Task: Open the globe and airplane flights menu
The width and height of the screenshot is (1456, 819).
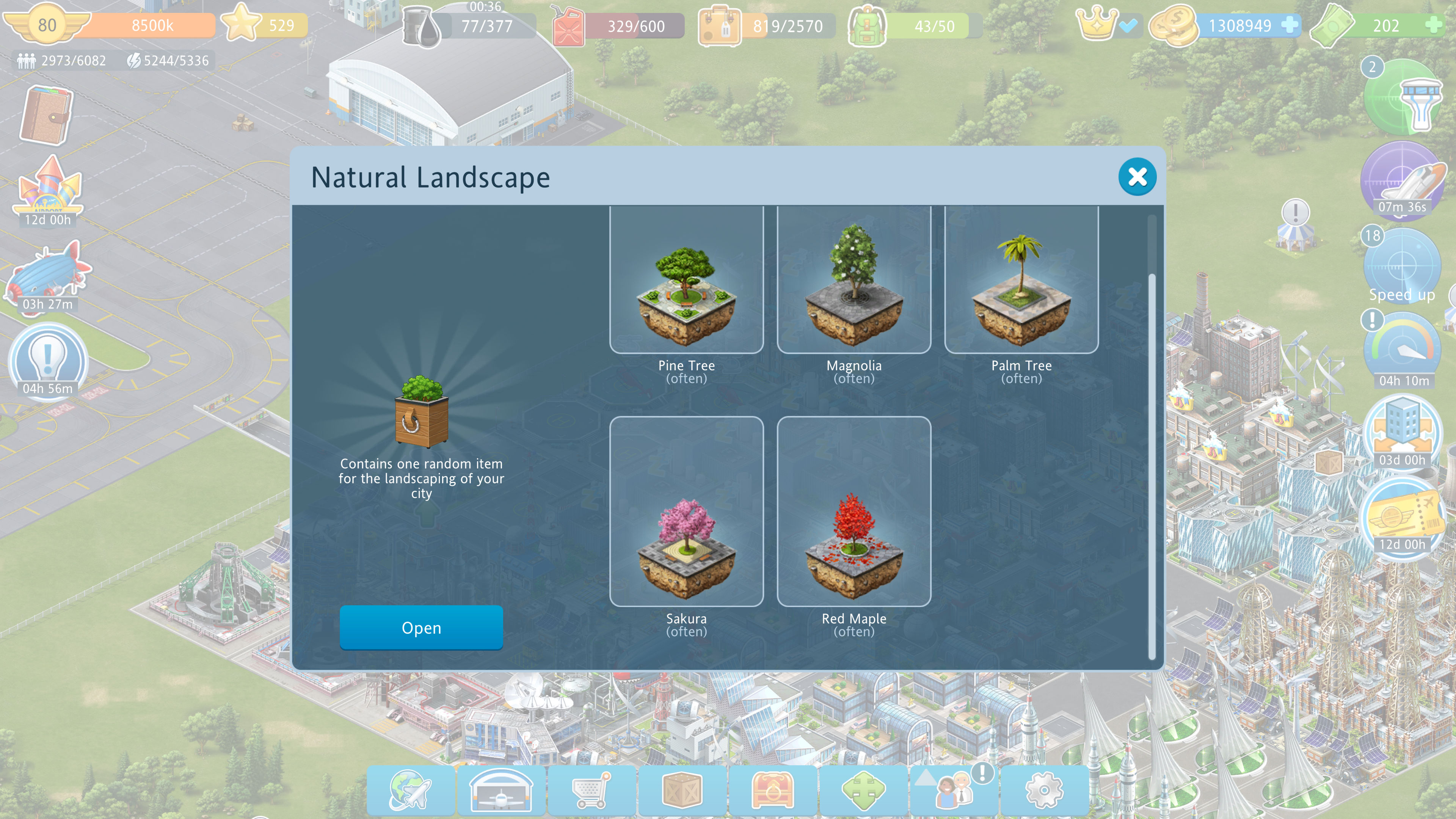Action: 410,789
